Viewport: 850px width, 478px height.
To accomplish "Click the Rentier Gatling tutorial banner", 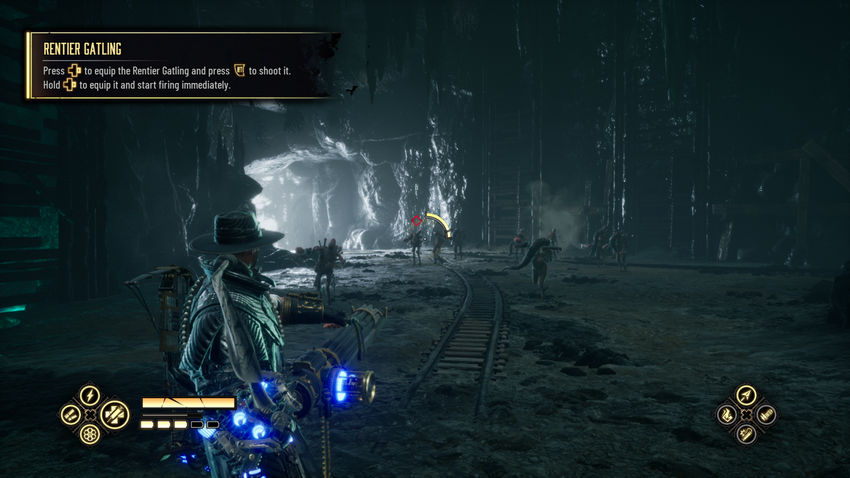I will click(180, 66).
